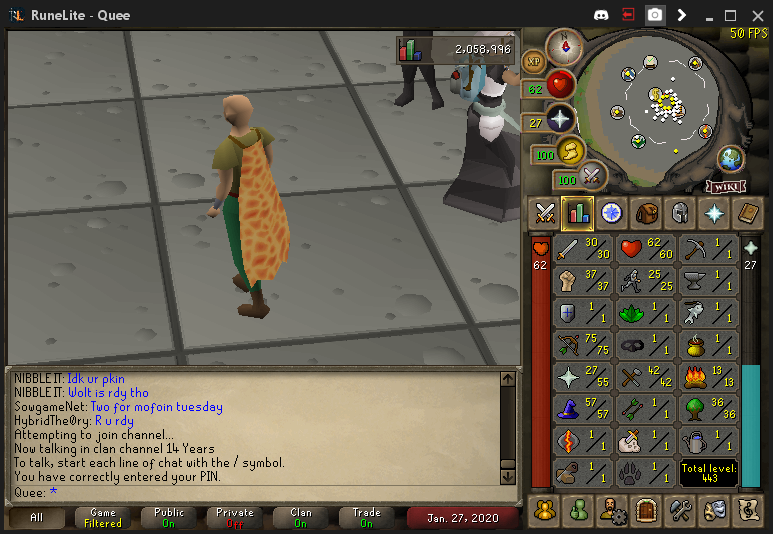Open the logout door tab
Viewport: 773px width, 534px height.
point(646,510)
